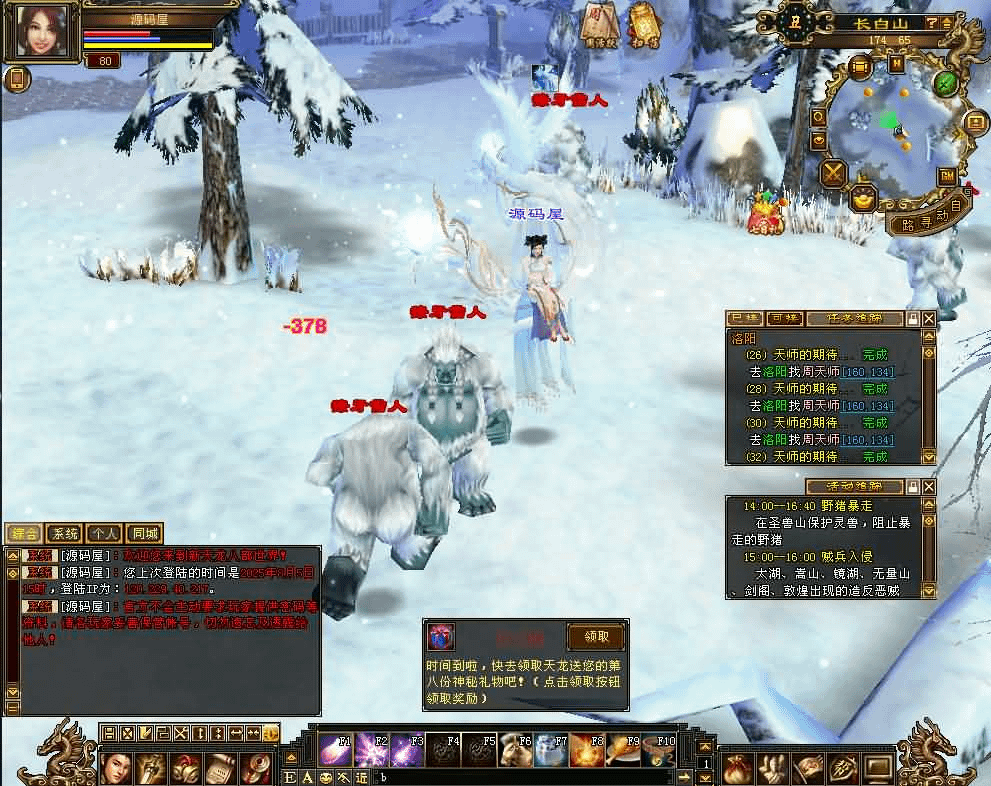Show the 可接 available quests tab
Screen dimensions: 991x786
click(x=785, y=318)
